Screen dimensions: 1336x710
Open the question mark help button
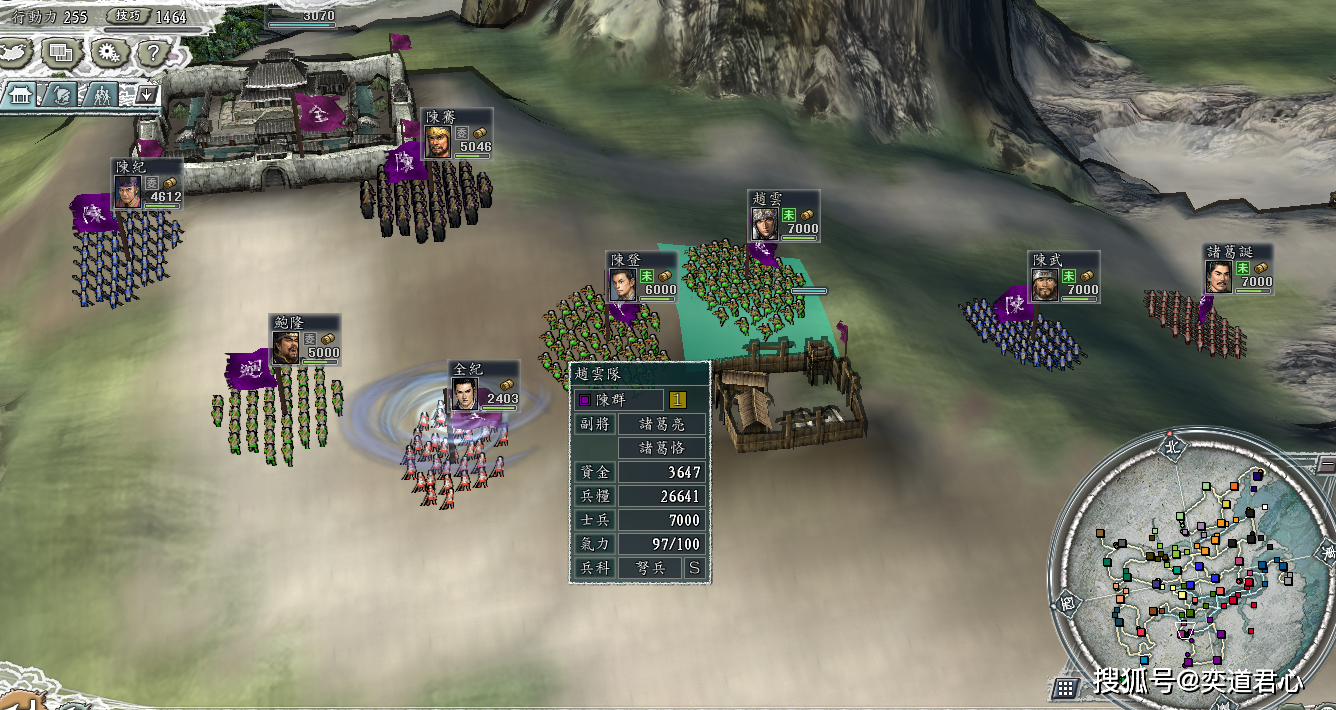coord(152,52)
